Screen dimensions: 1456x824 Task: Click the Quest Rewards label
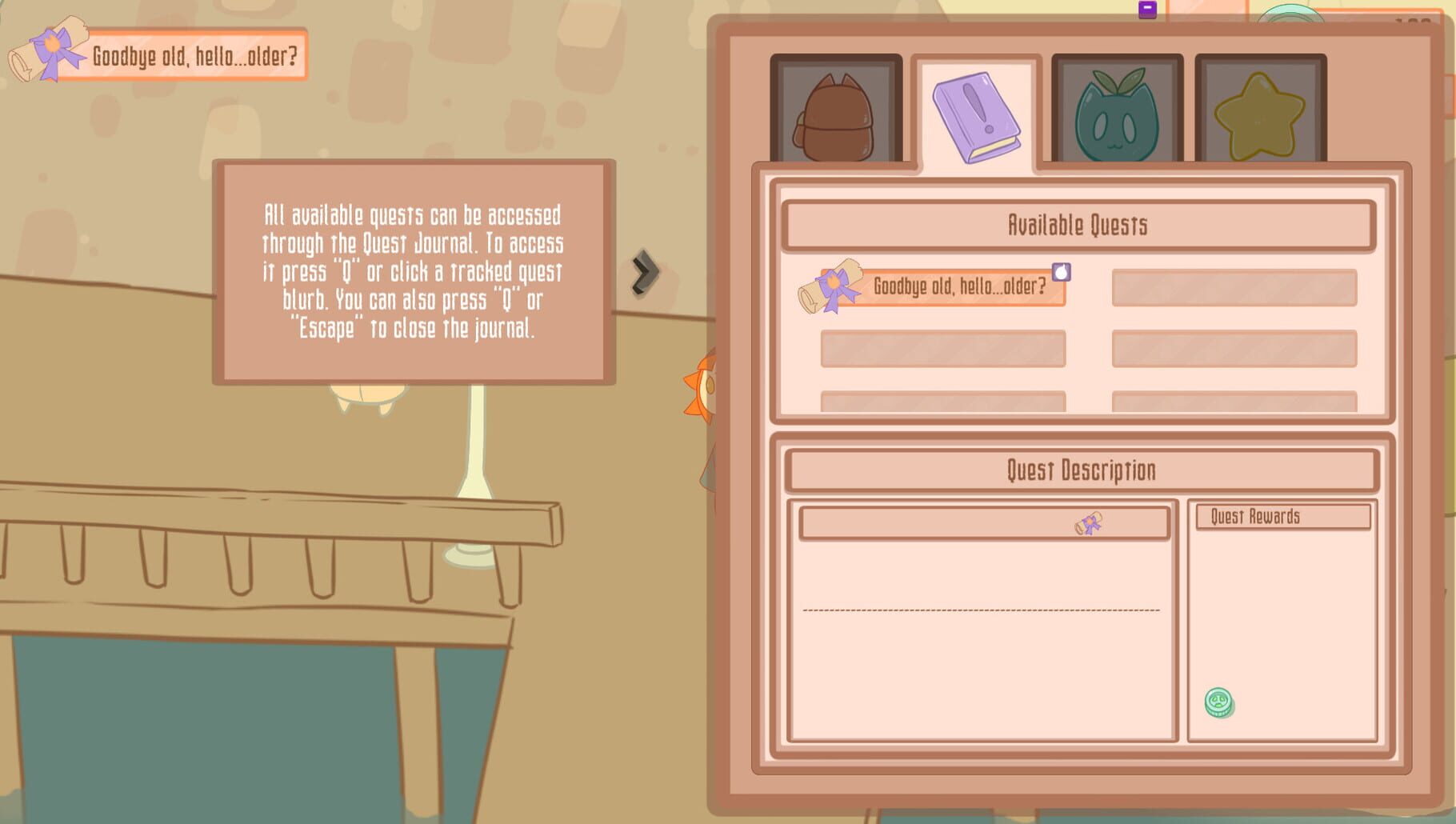1281,516
